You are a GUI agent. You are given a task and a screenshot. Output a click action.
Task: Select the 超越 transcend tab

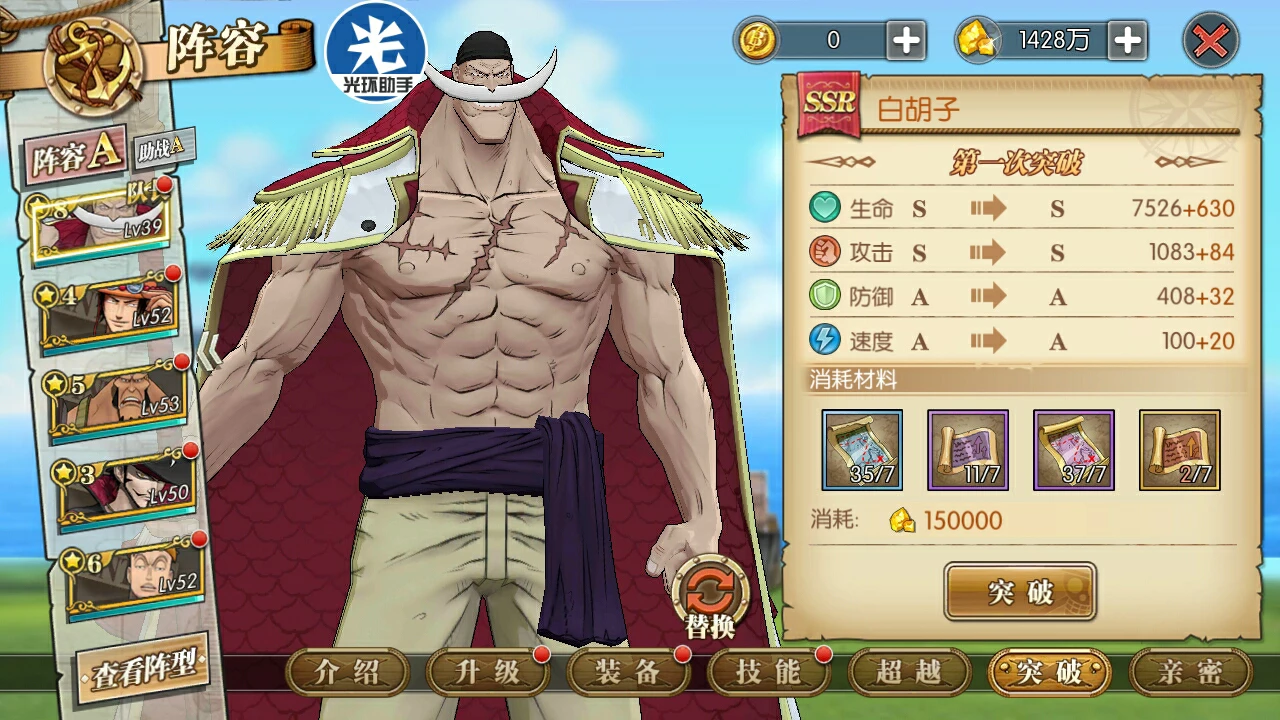(909, 672)
